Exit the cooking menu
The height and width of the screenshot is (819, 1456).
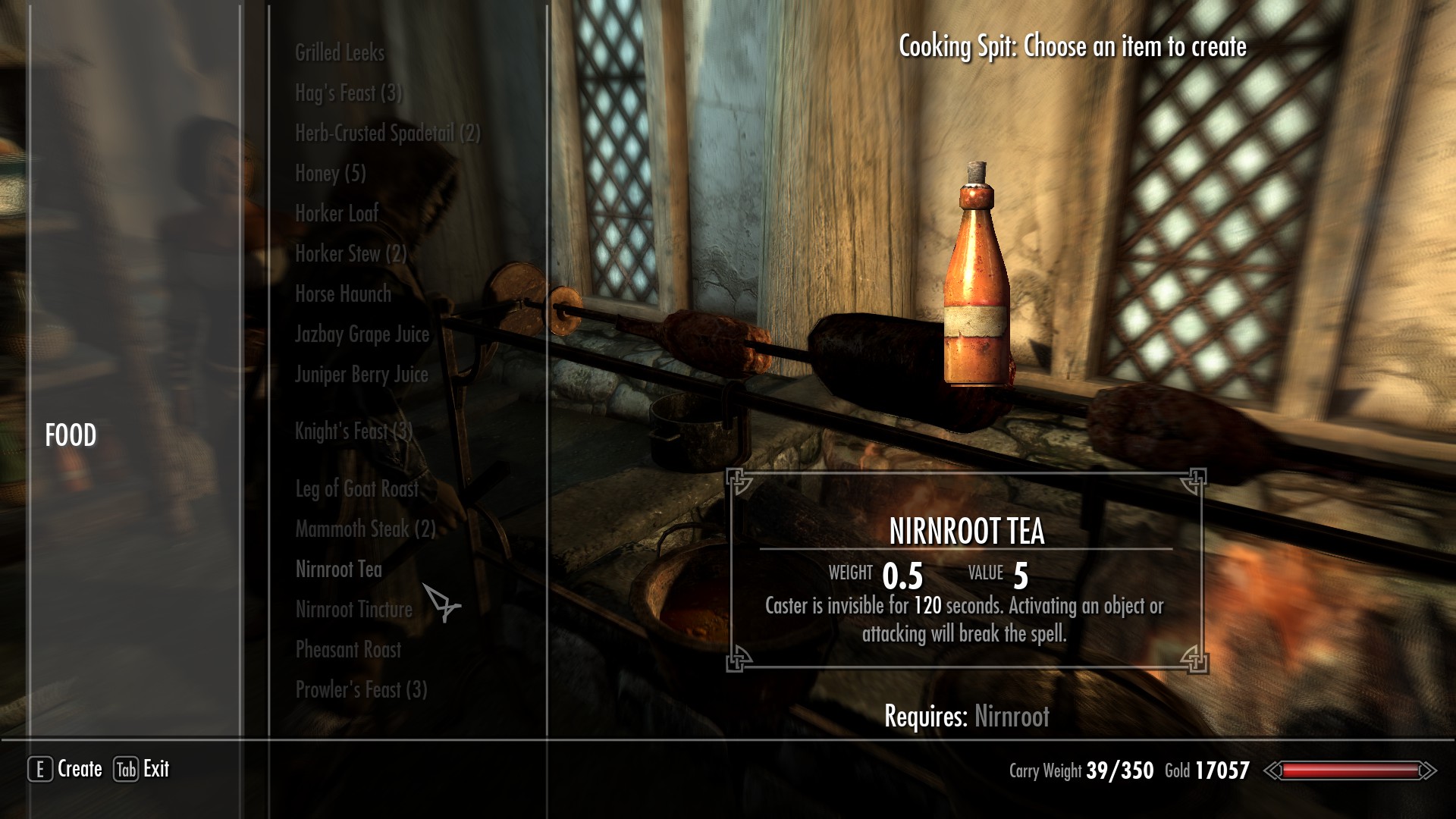pyautogui.click(x=142, y=769)
